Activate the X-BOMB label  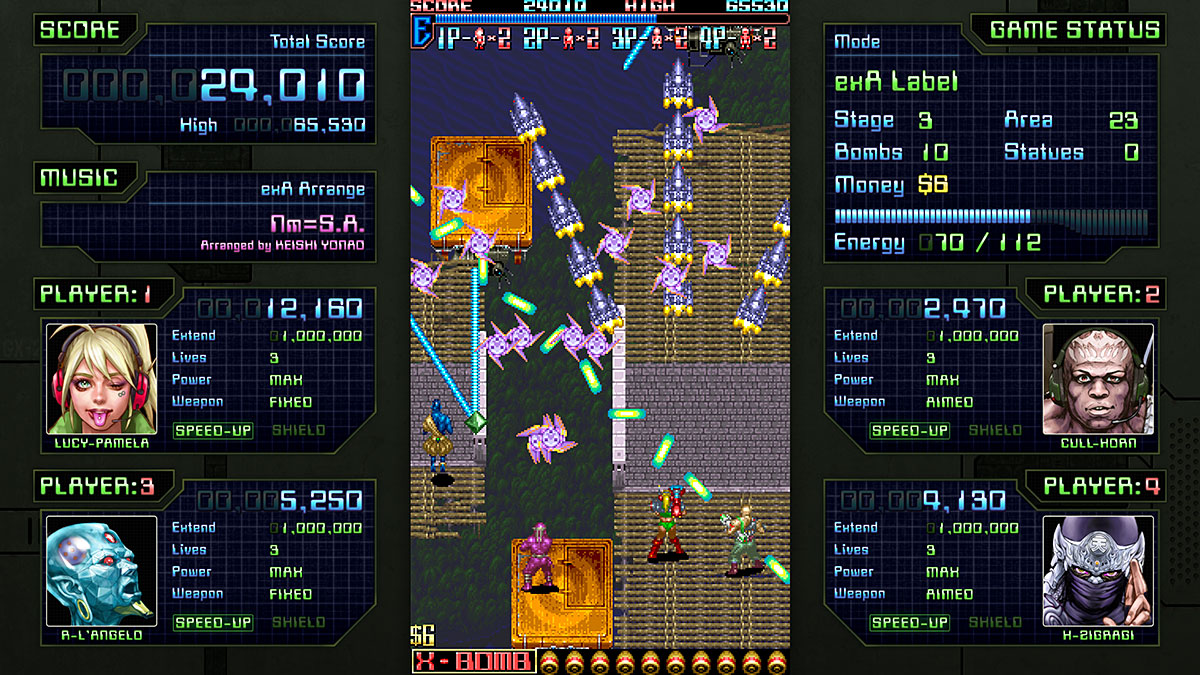pos(474,662)
